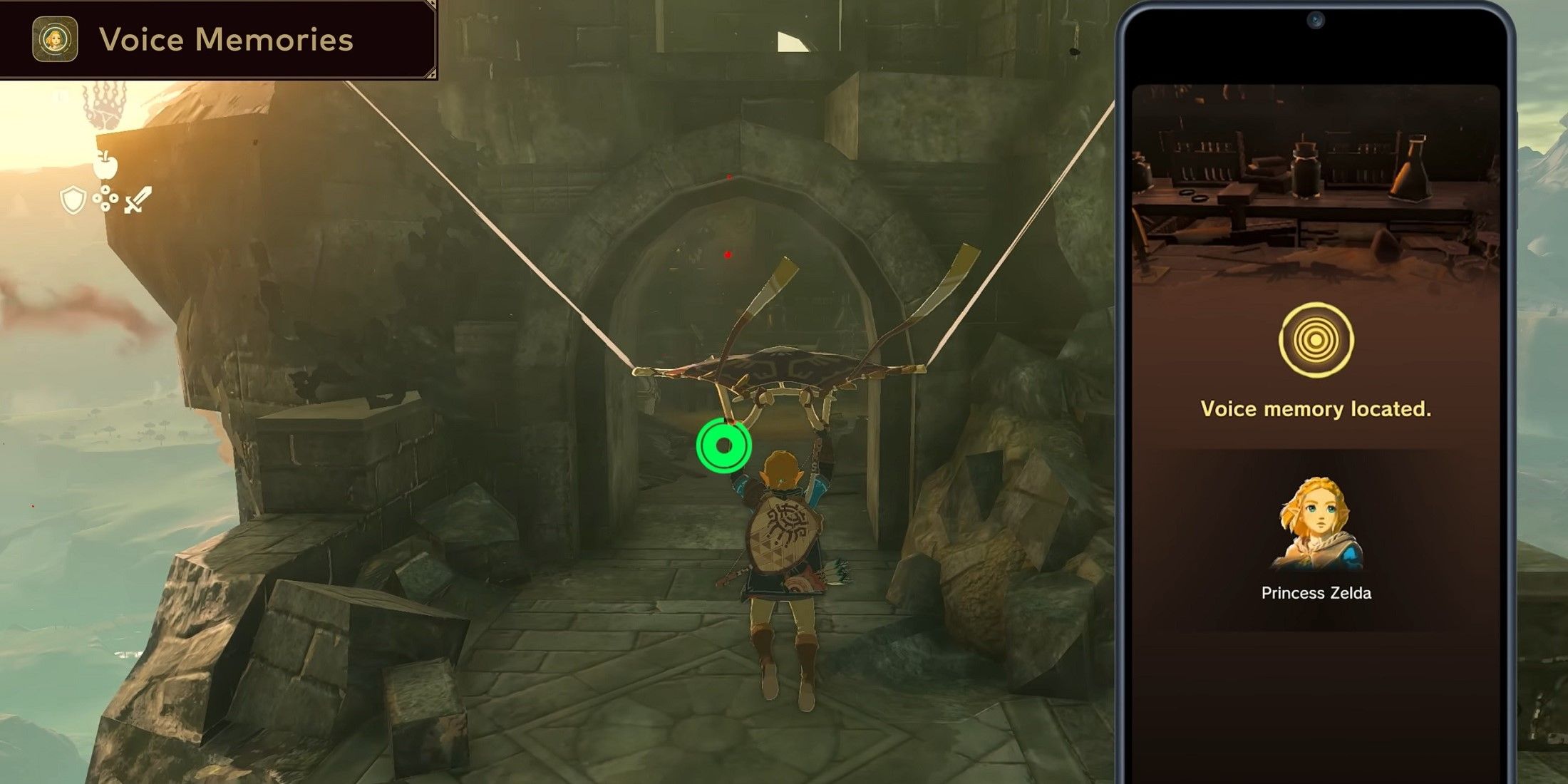This screenshot has width=1568, height=784.
Task: Click the Voice Memories title banner
Action: coord(221,41)
